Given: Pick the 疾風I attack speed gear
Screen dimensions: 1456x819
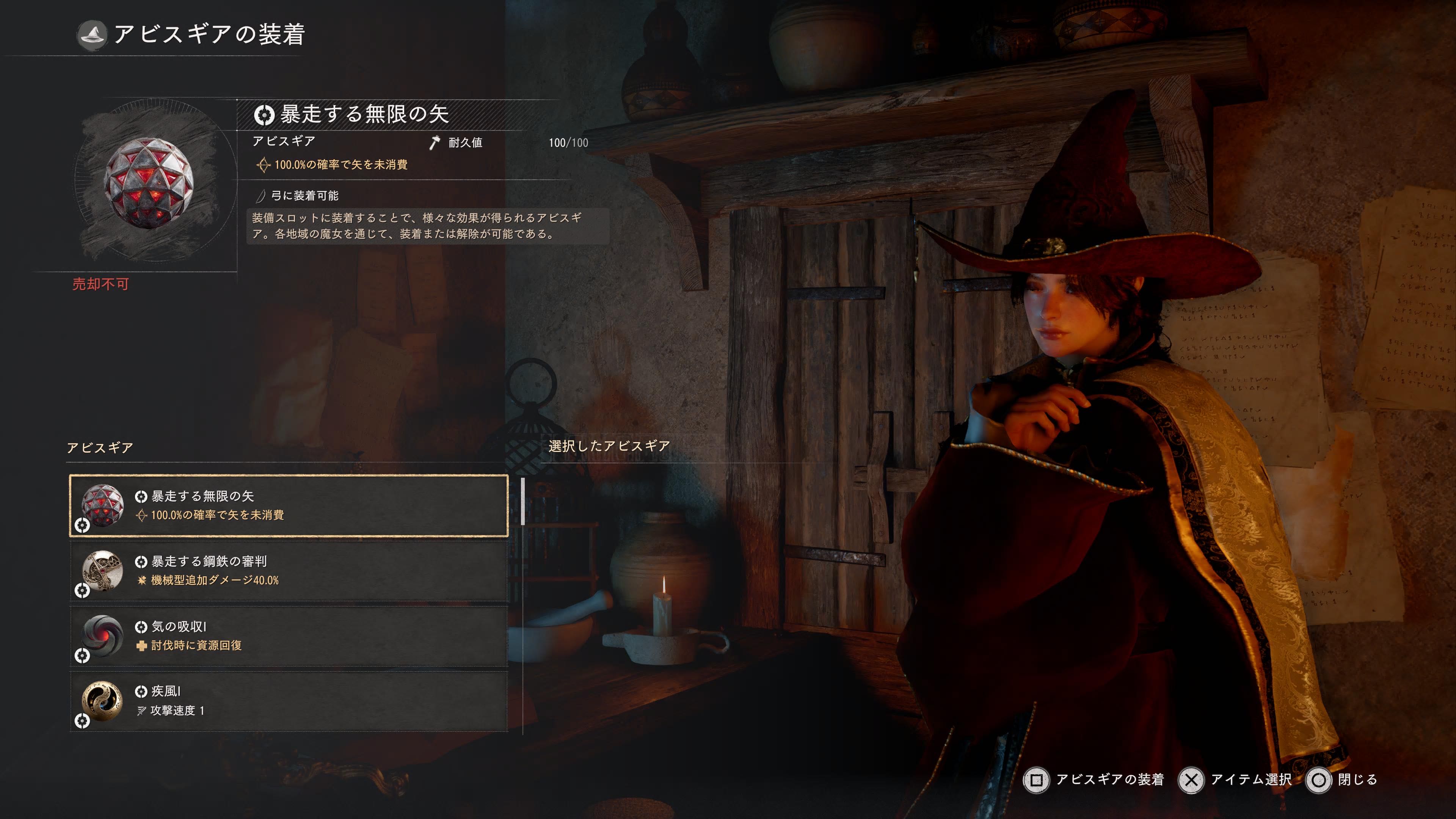Looking at the screenshot, I should (x=288, y=701).
